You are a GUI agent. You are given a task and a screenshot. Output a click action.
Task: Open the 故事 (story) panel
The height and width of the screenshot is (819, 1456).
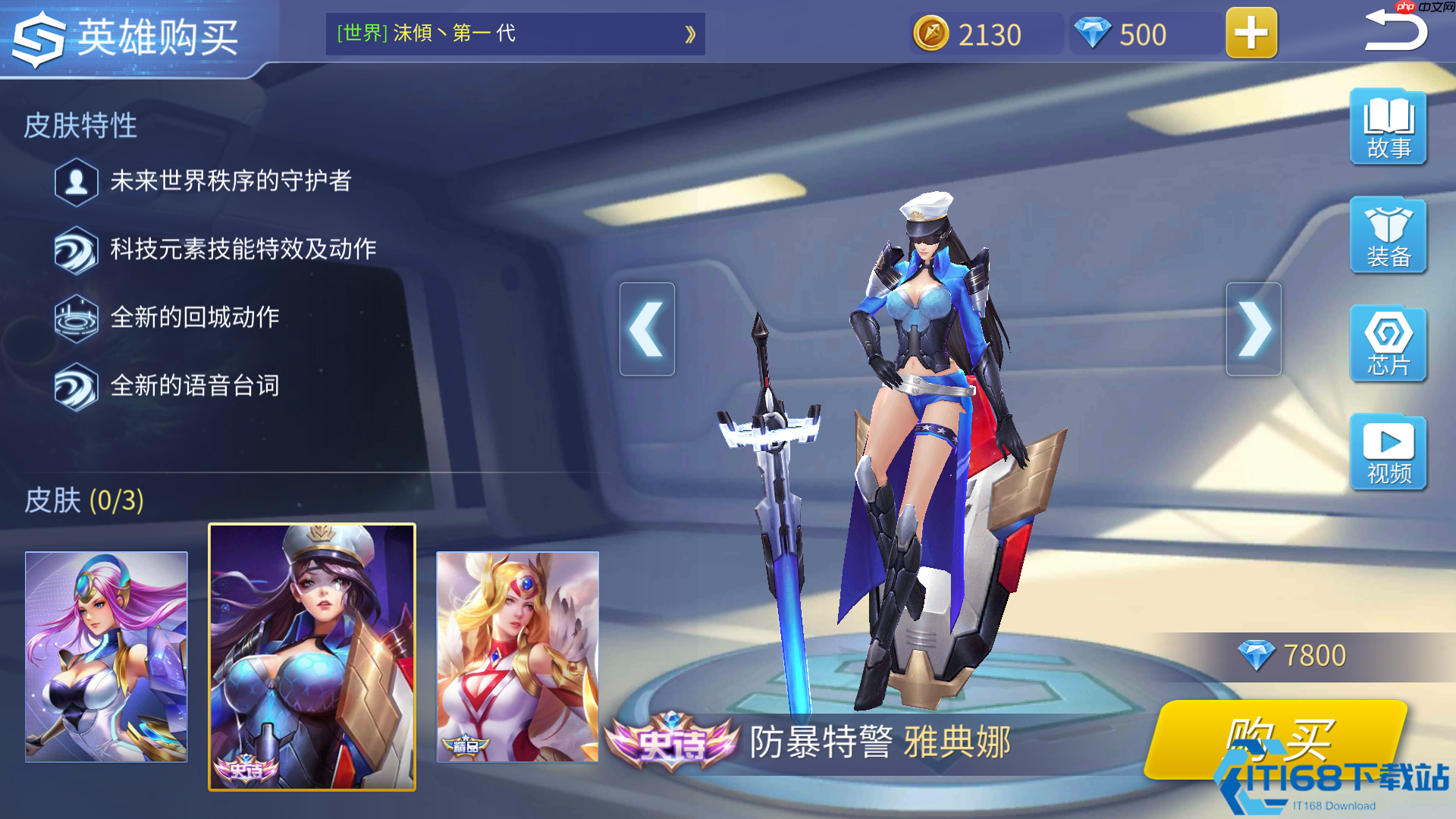(1387, 127)
